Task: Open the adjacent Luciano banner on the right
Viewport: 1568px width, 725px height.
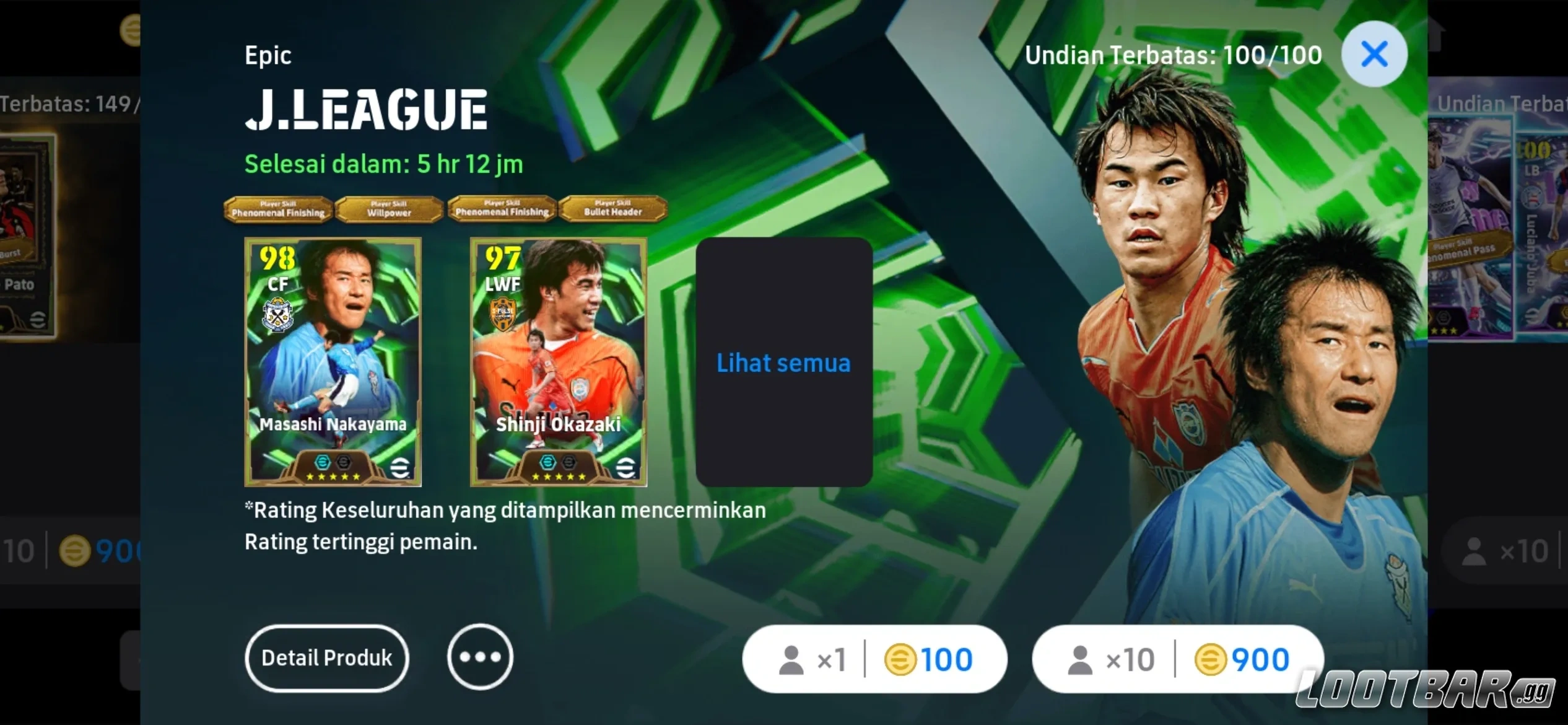Action: click(x=1511, y=248)
